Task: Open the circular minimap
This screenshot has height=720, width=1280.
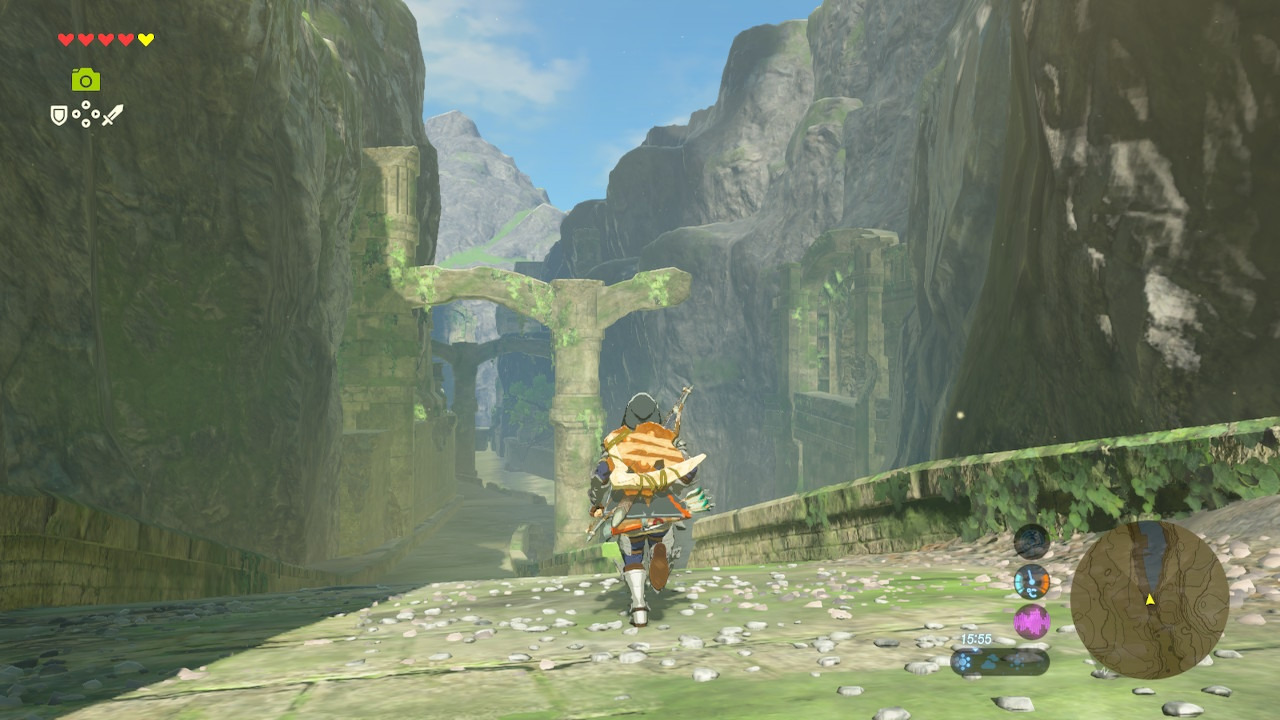Action: (1149, 600)
